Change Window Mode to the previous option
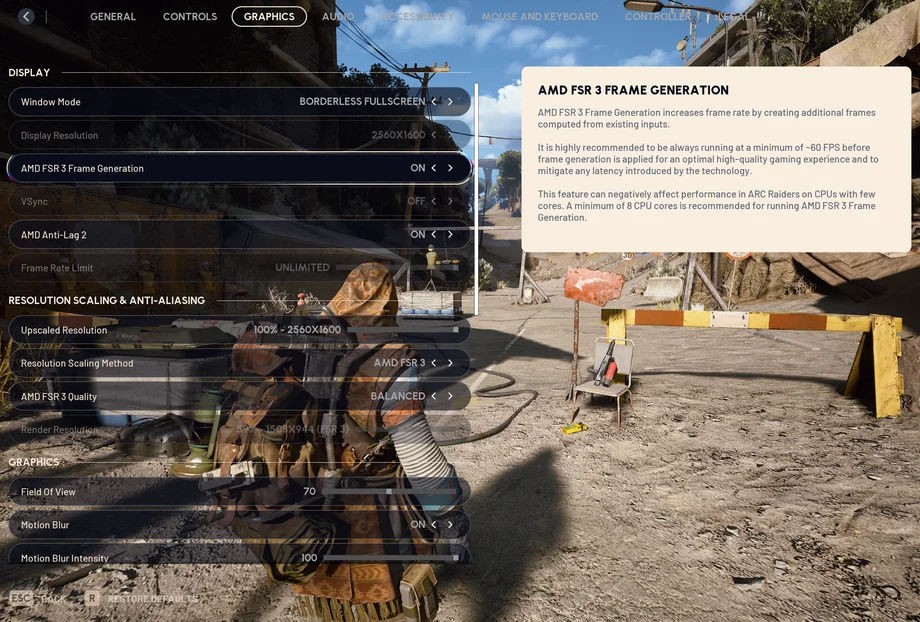Screen dimensions: 920x622 (433, 102)
